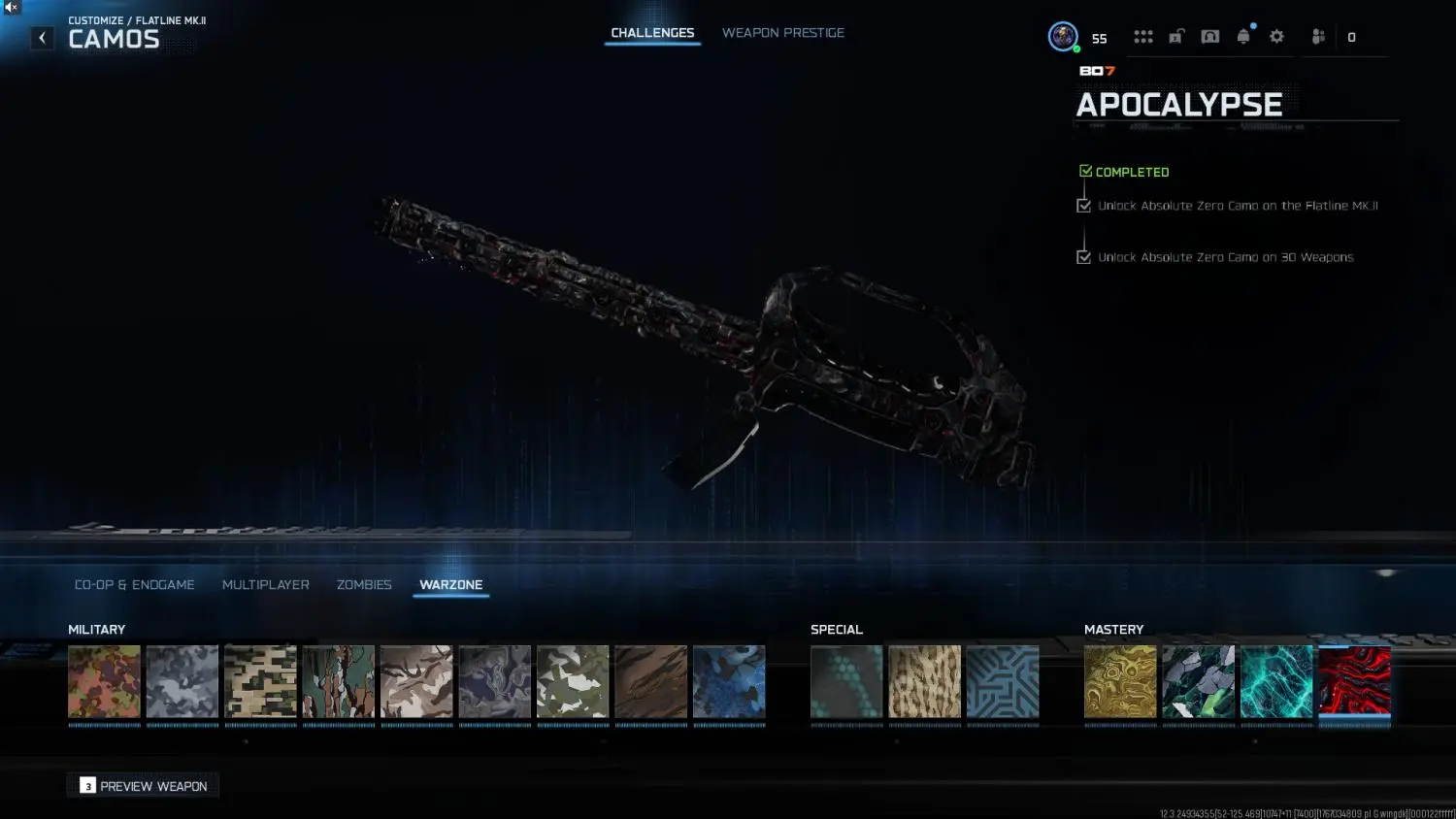Switch to the Co-Op & Endgame category
Viewport: 1456px width, 819px height.
(x=134, y=584)
